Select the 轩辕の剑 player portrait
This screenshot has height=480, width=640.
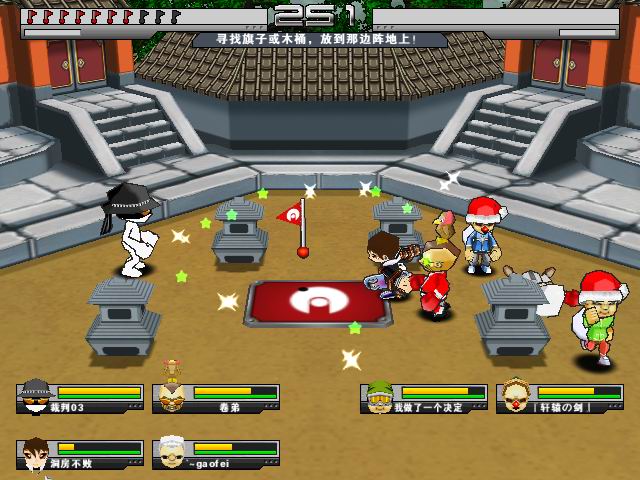coord(516,397)
